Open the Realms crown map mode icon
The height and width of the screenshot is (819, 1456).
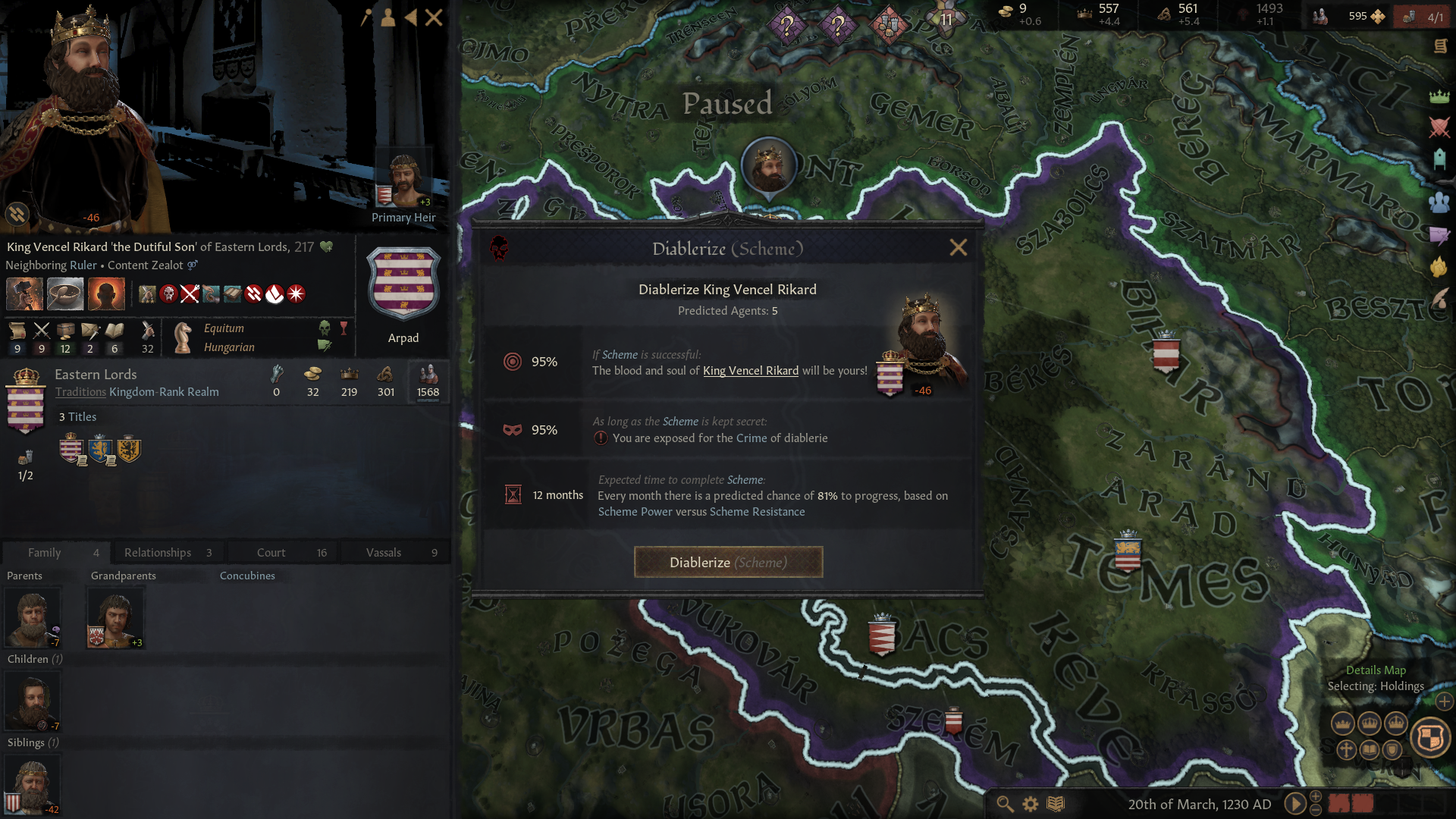(1439, 96)
